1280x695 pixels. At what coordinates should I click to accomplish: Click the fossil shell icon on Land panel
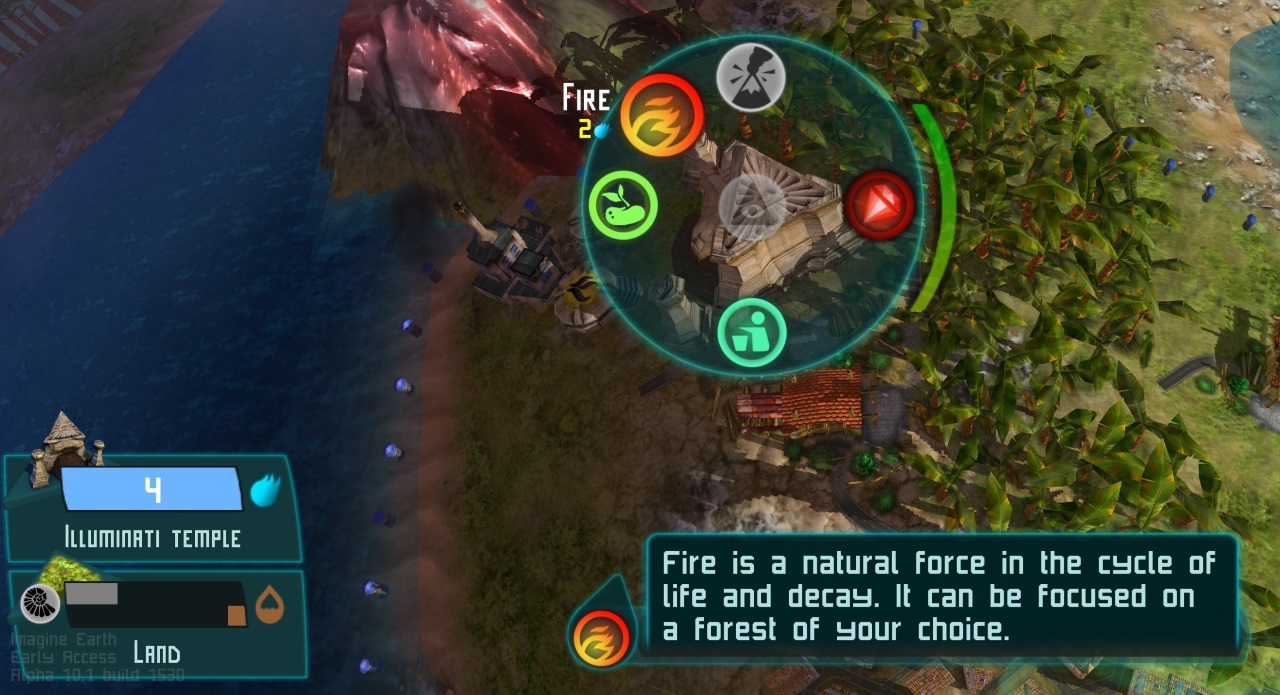(x=41, y=604)
